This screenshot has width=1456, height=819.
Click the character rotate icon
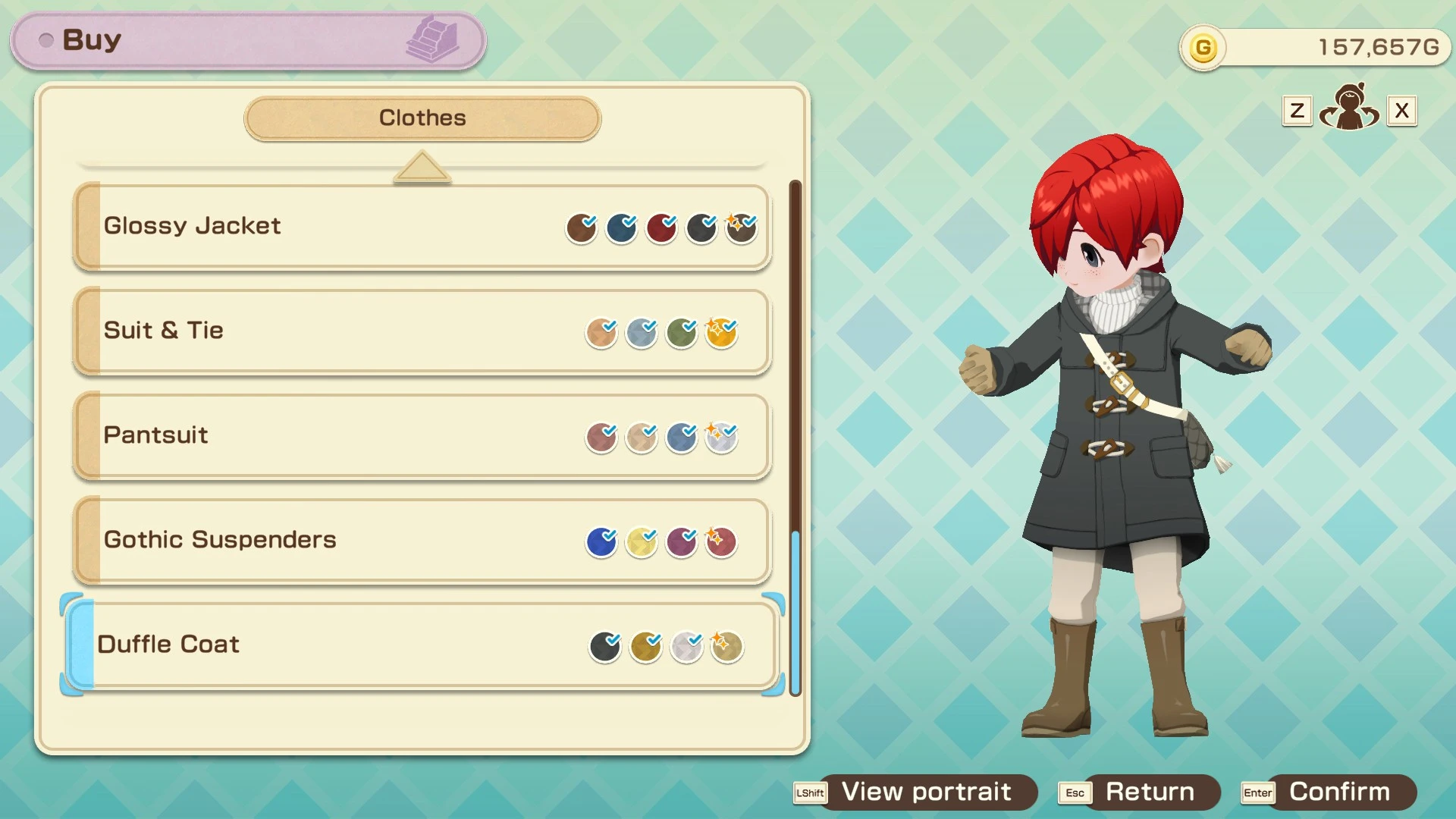1349,108
